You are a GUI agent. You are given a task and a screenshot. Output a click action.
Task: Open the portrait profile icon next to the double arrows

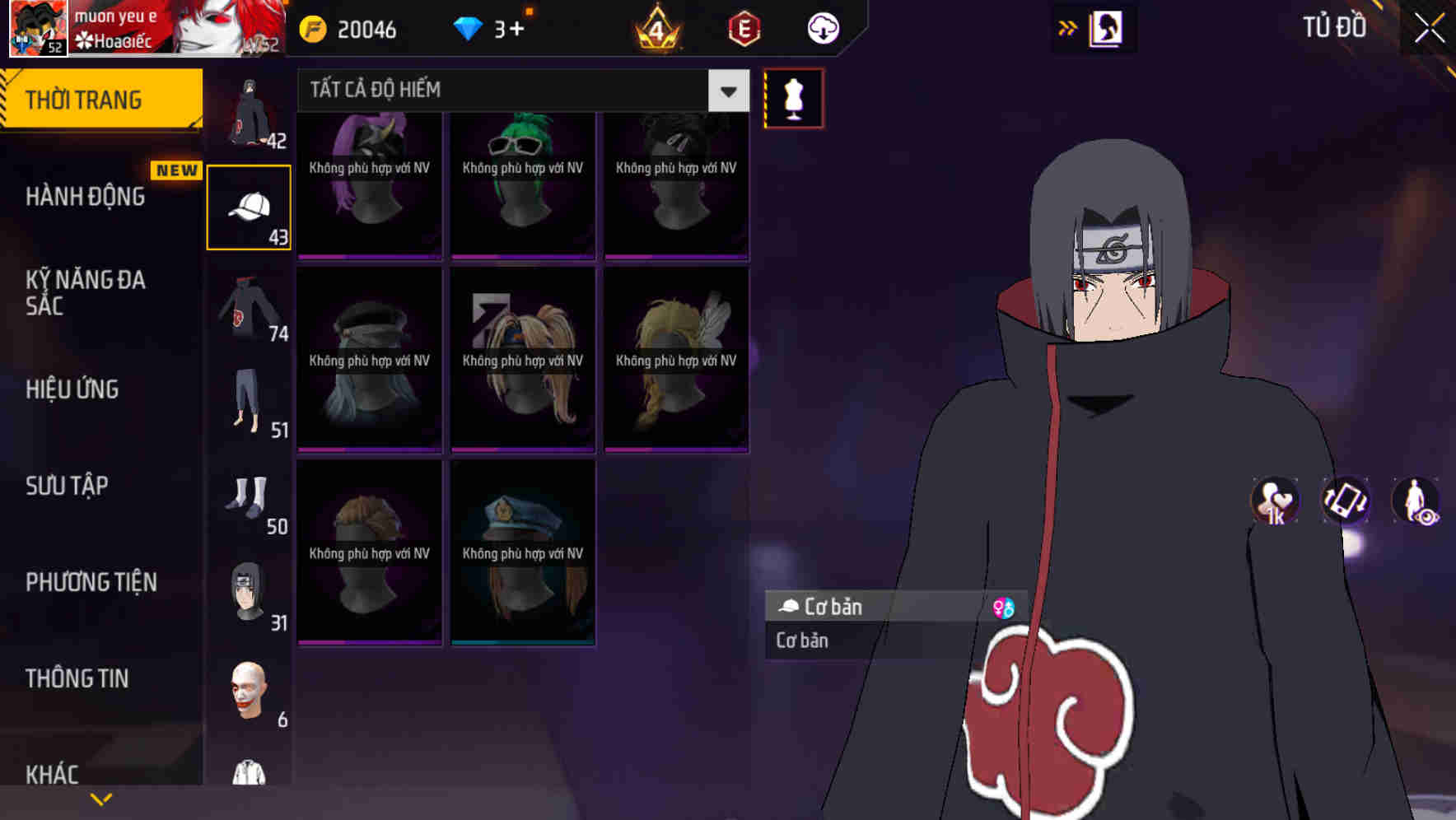click(1108, 27)
